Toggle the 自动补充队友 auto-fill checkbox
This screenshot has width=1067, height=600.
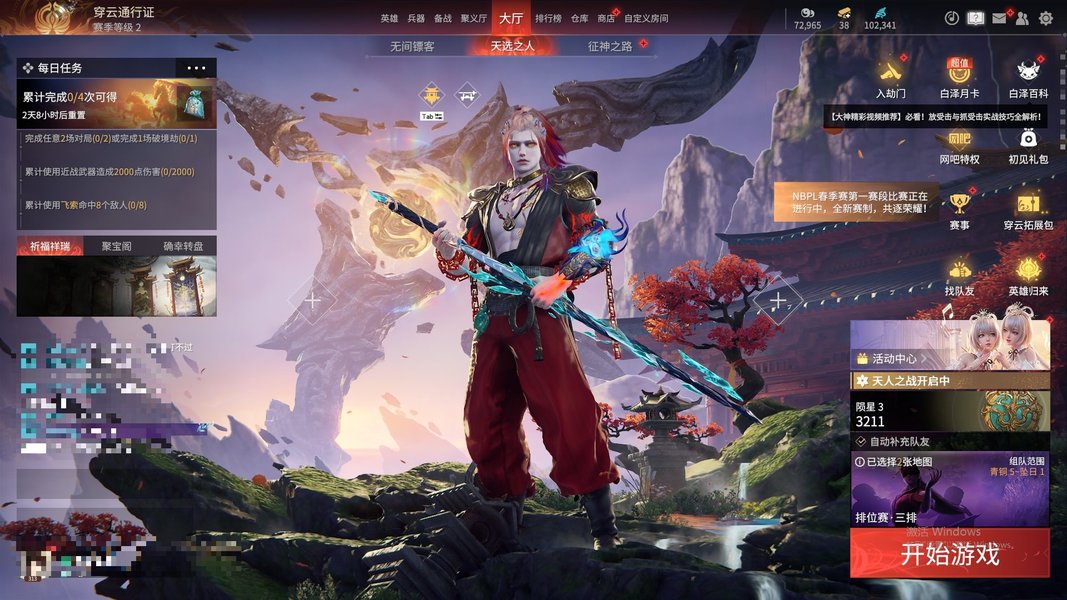pos(861,441)
